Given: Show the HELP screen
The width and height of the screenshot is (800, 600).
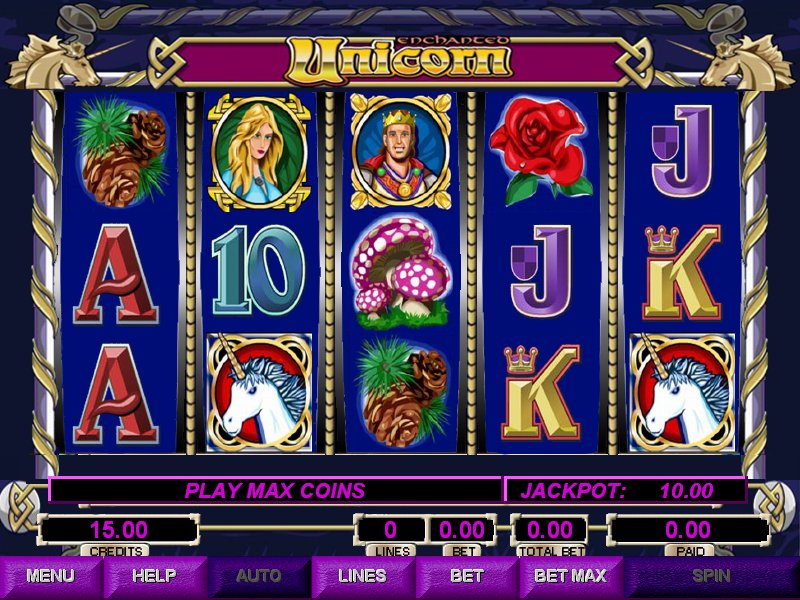Looking at the screenshot, I should tap(155, 576).
